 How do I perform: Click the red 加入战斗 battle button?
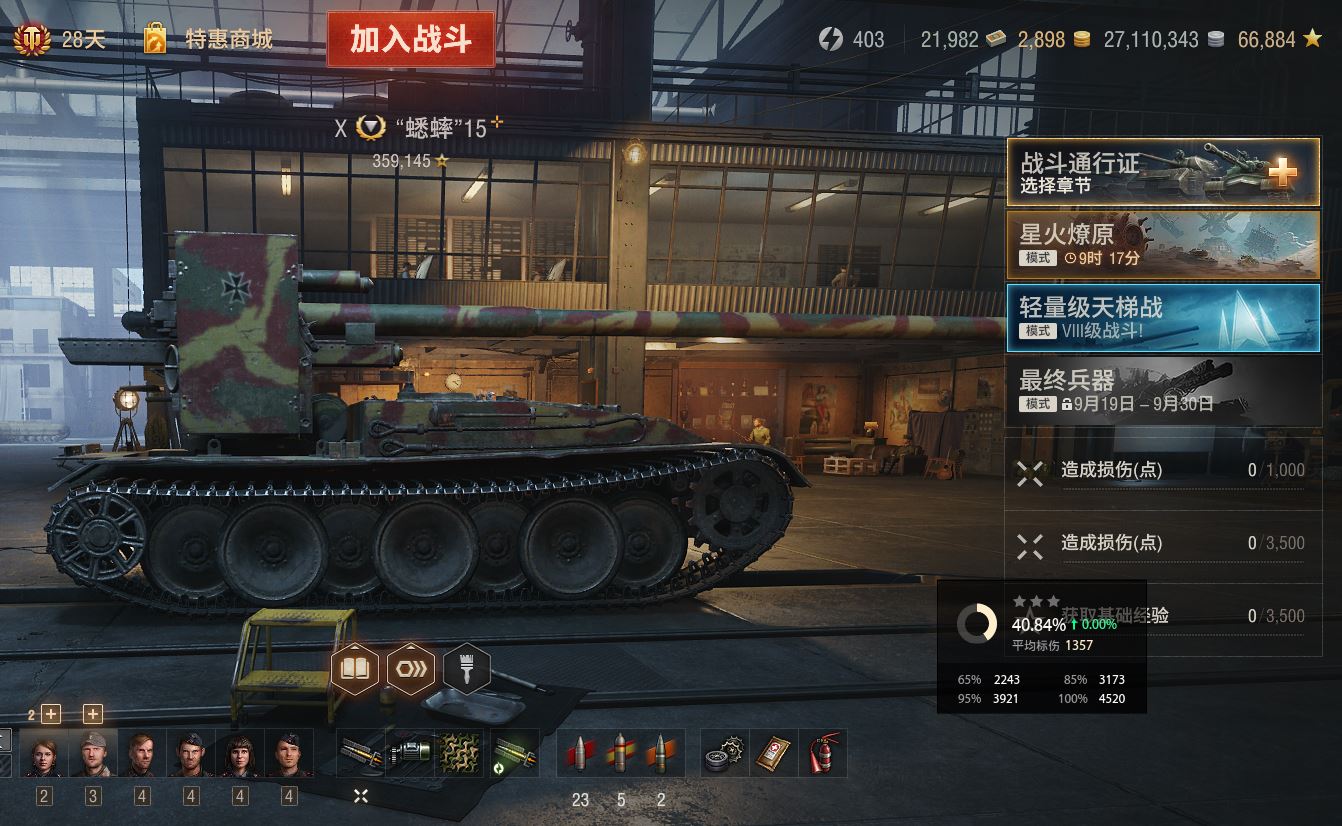410,40
